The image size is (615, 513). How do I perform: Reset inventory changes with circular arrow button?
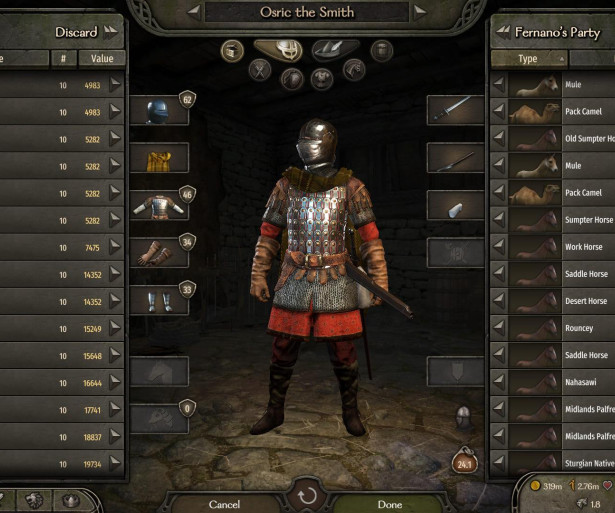tap(307, 495)
